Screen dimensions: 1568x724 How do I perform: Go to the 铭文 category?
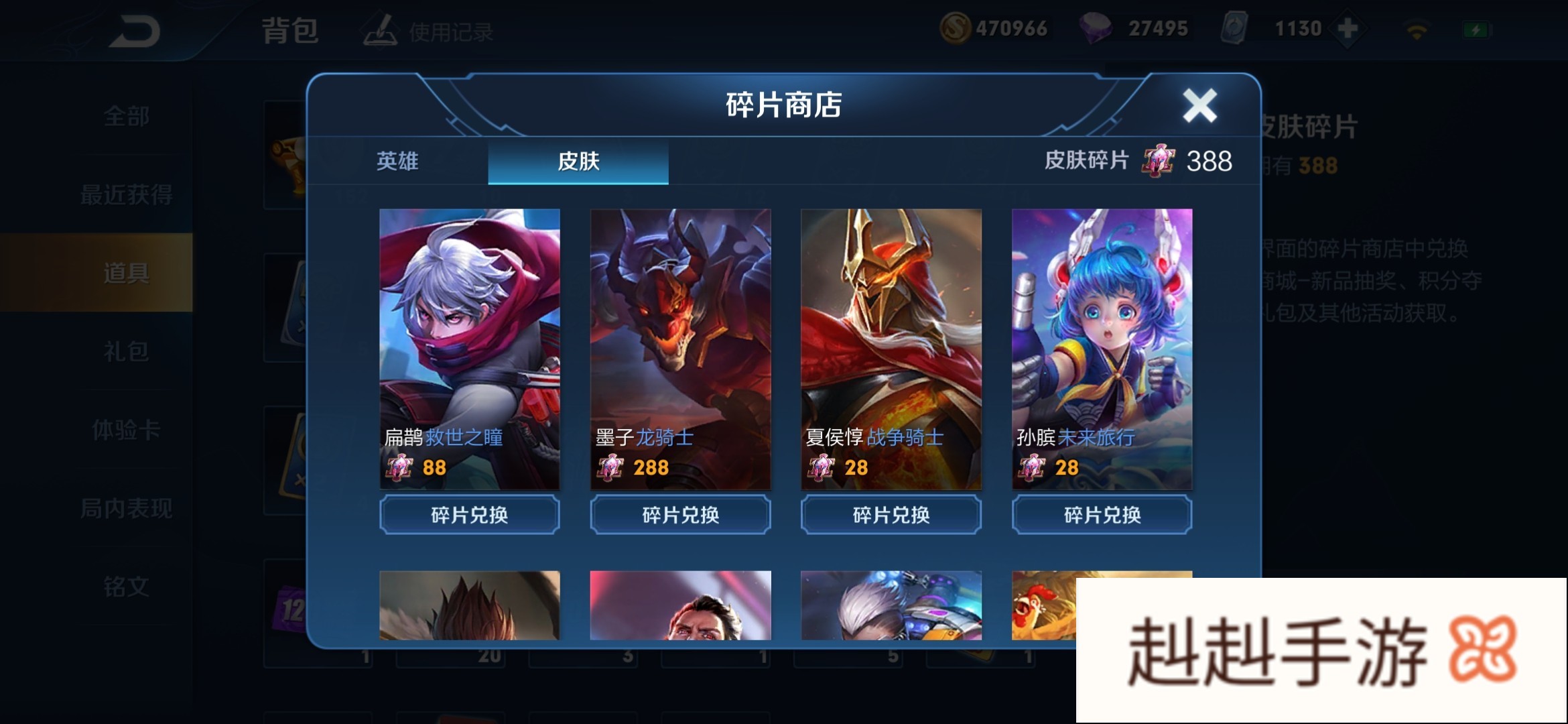coord(126,587)
